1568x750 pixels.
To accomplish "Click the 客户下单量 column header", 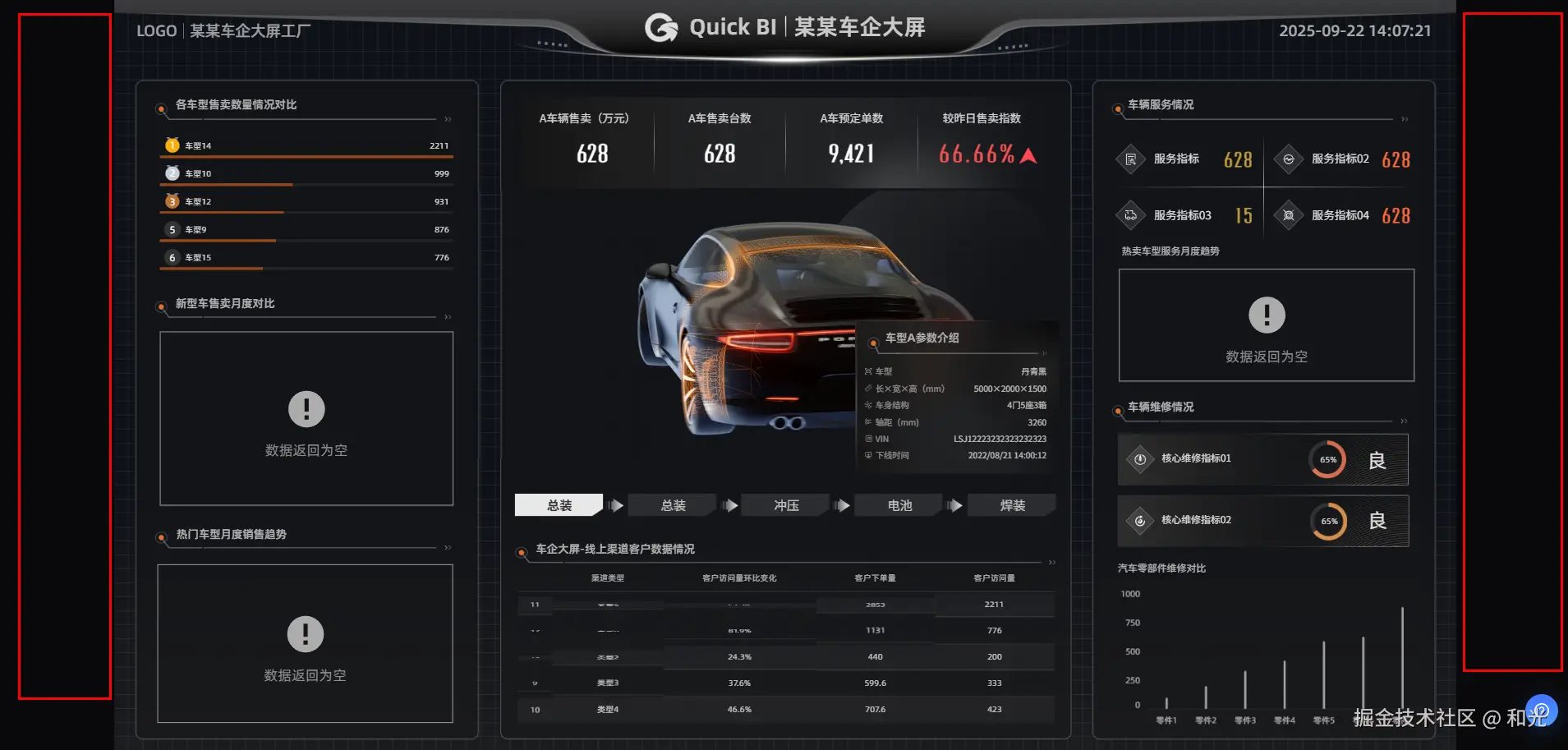I will click(x=875, y=578).
